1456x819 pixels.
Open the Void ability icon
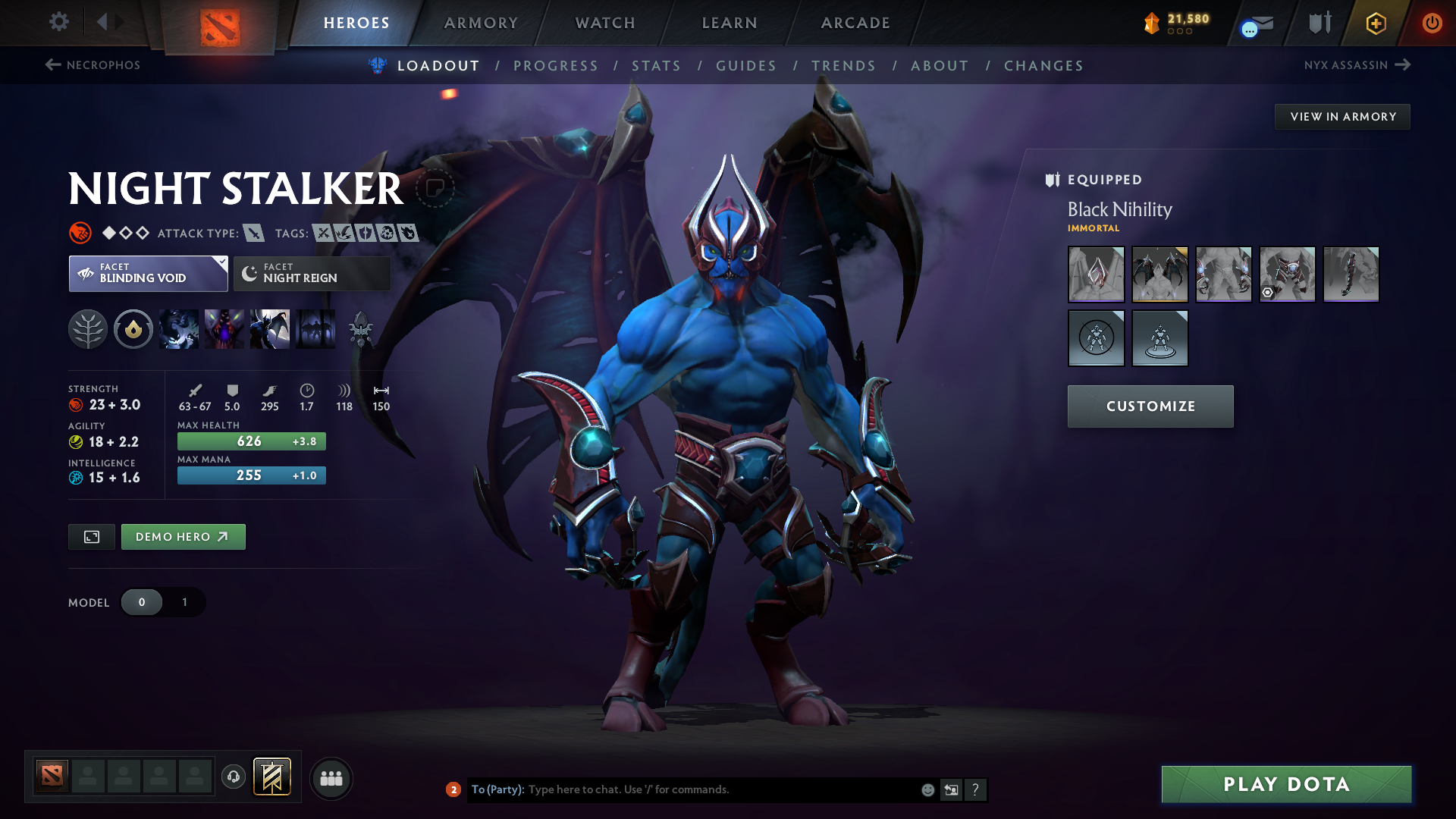click(178, 329)
